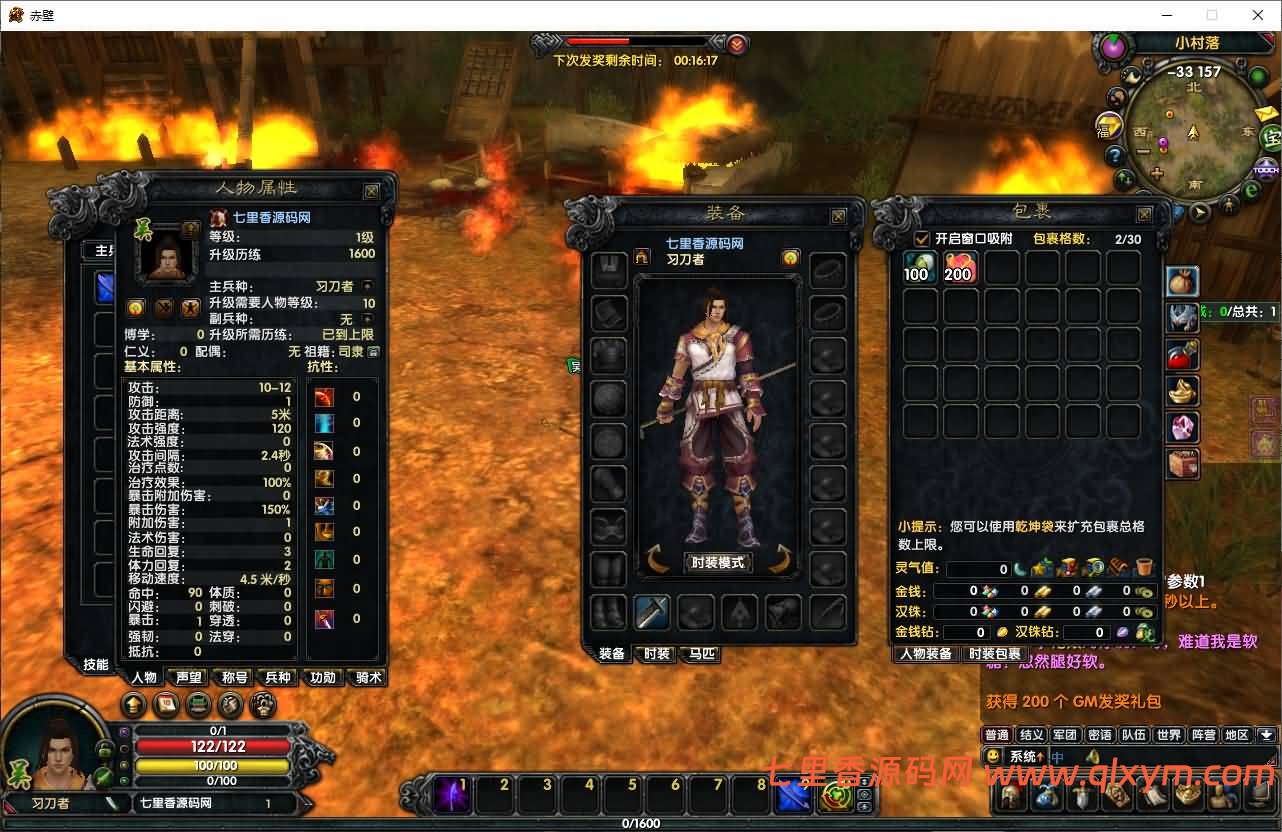
Task: Select the red potion icon in the right sidebar
Action: pyautogui.click(x=1183, y=354)
